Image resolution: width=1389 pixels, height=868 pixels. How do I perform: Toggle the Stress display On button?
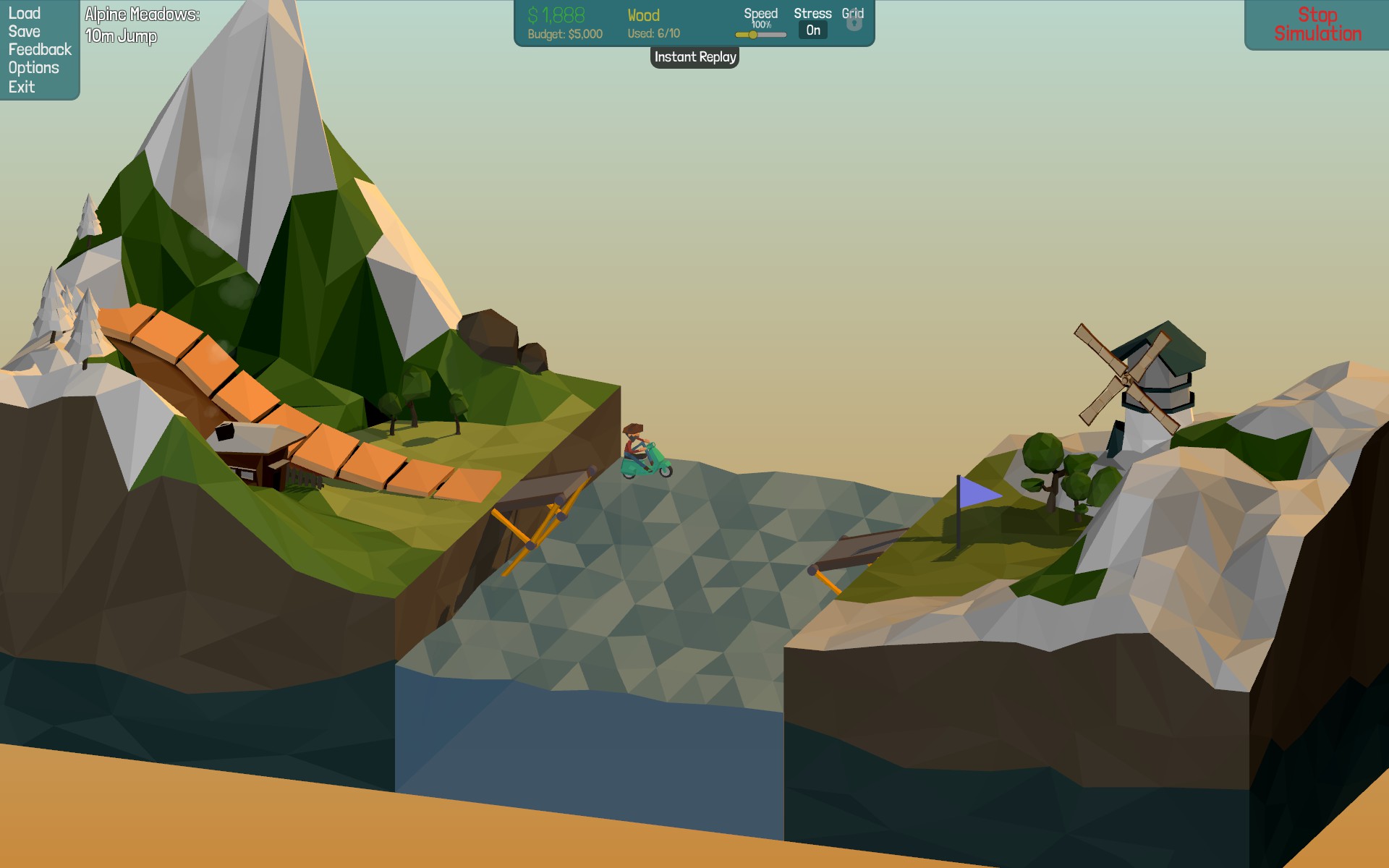tap(813, 30)
